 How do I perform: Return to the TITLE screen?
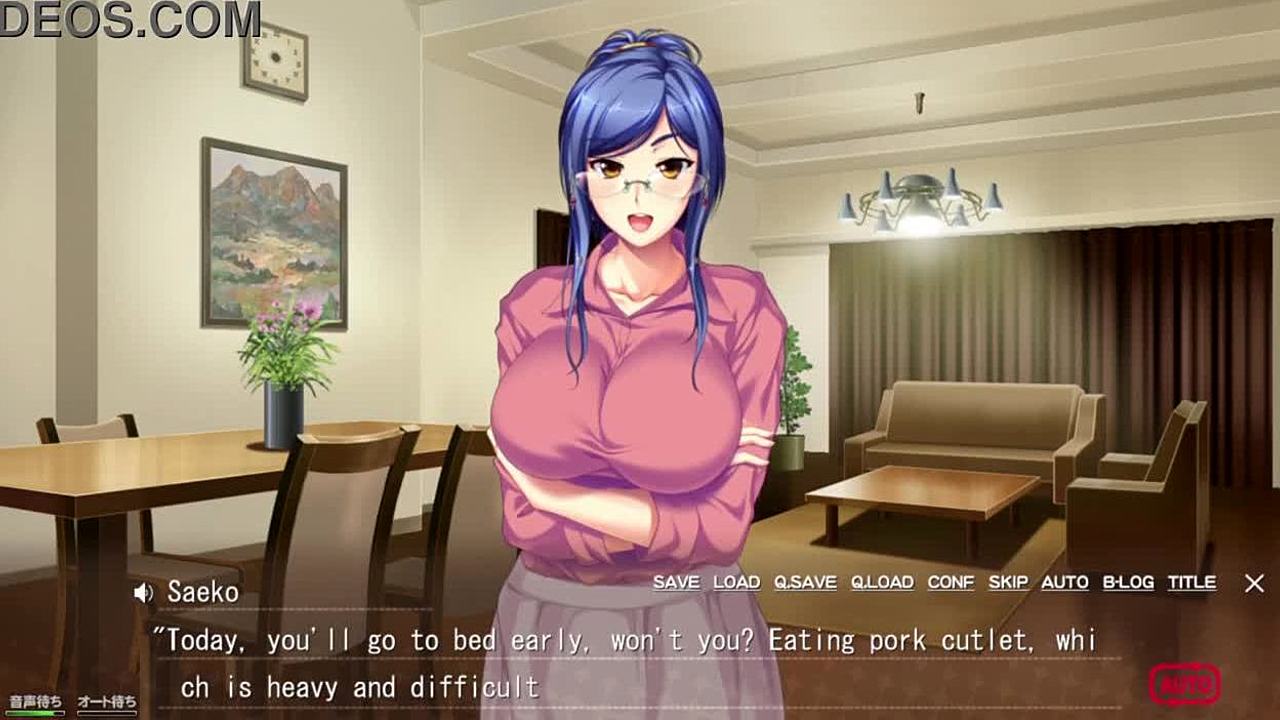coord(1191,582)
